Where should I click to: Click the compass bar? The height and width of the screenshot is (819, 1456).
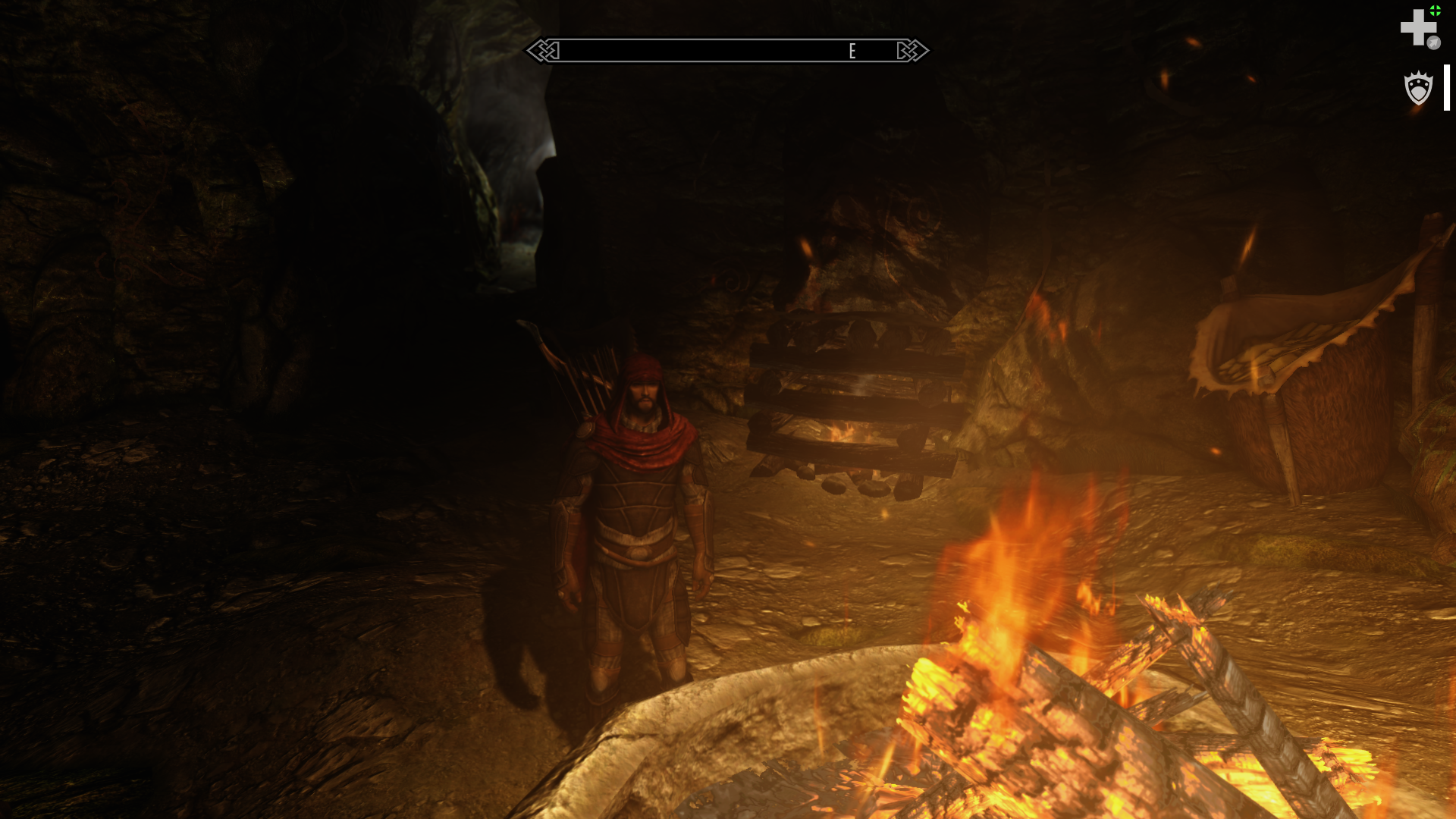pos(726,51)
